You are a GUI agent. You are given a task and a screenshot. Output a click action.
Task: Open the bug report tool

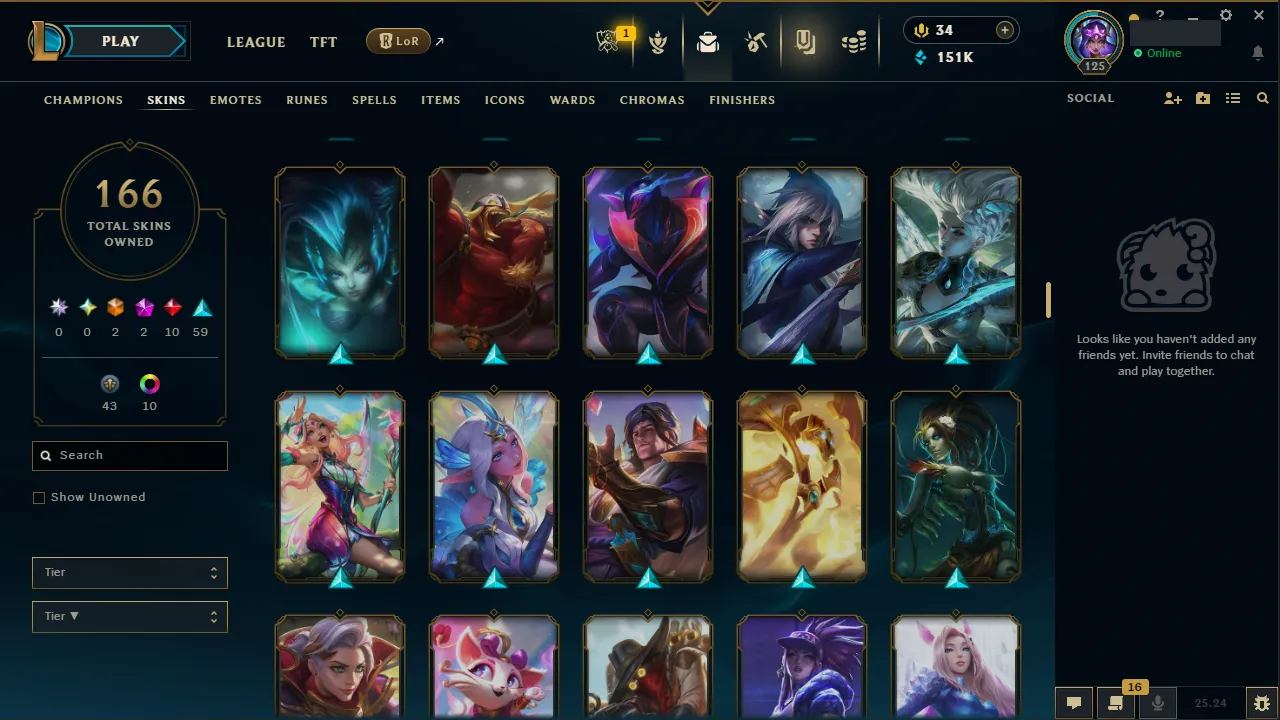pos(1261,702)
